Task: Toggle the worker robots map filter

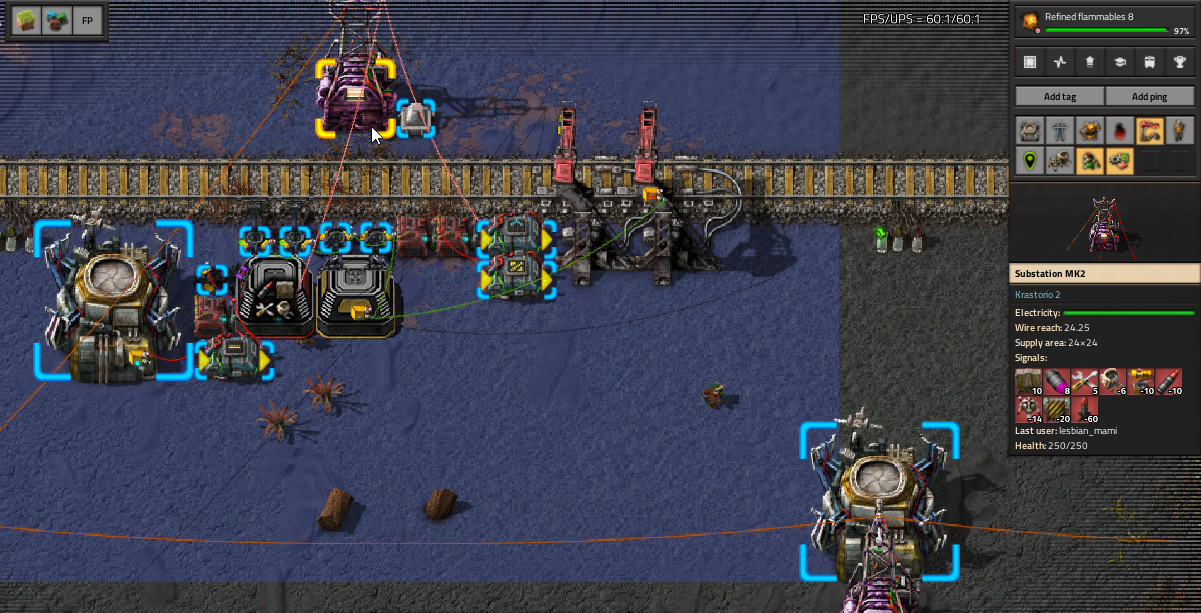Action: click(x=1060, y=161)
